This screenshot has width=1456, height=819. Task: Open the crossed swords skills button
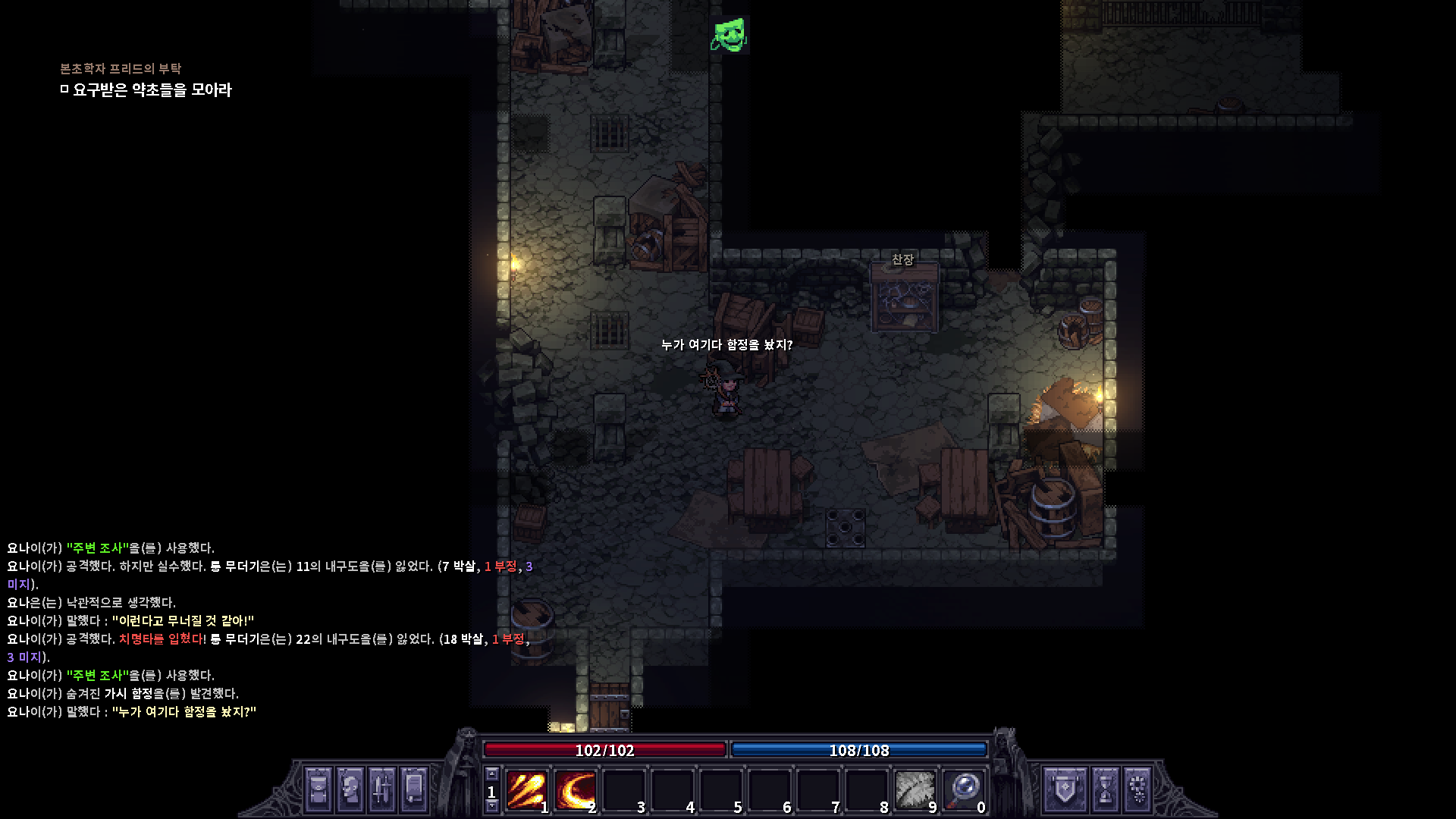(x=382, y=789)
